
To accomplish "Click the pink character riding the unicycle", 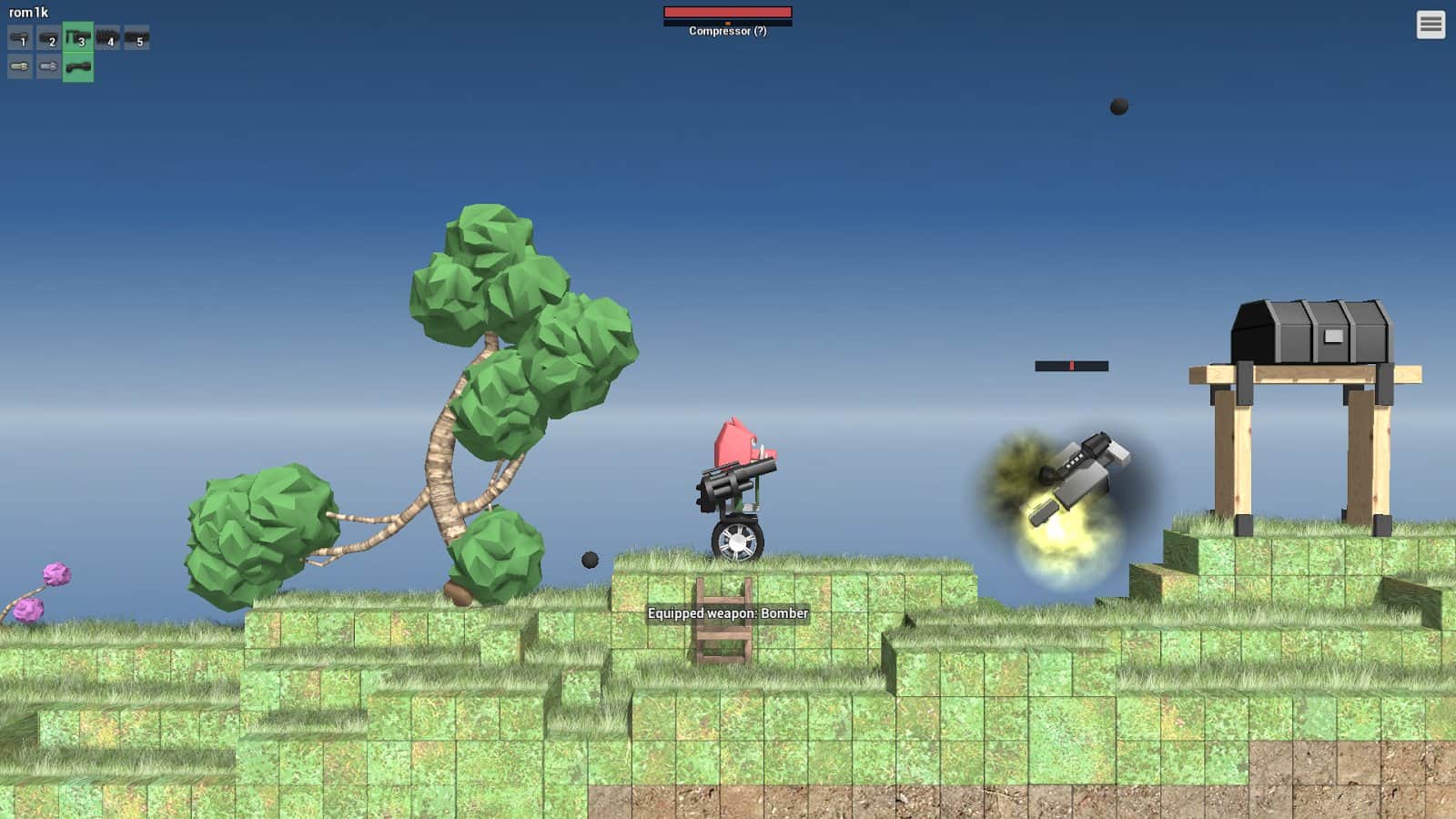I will (x=739, y=450).
